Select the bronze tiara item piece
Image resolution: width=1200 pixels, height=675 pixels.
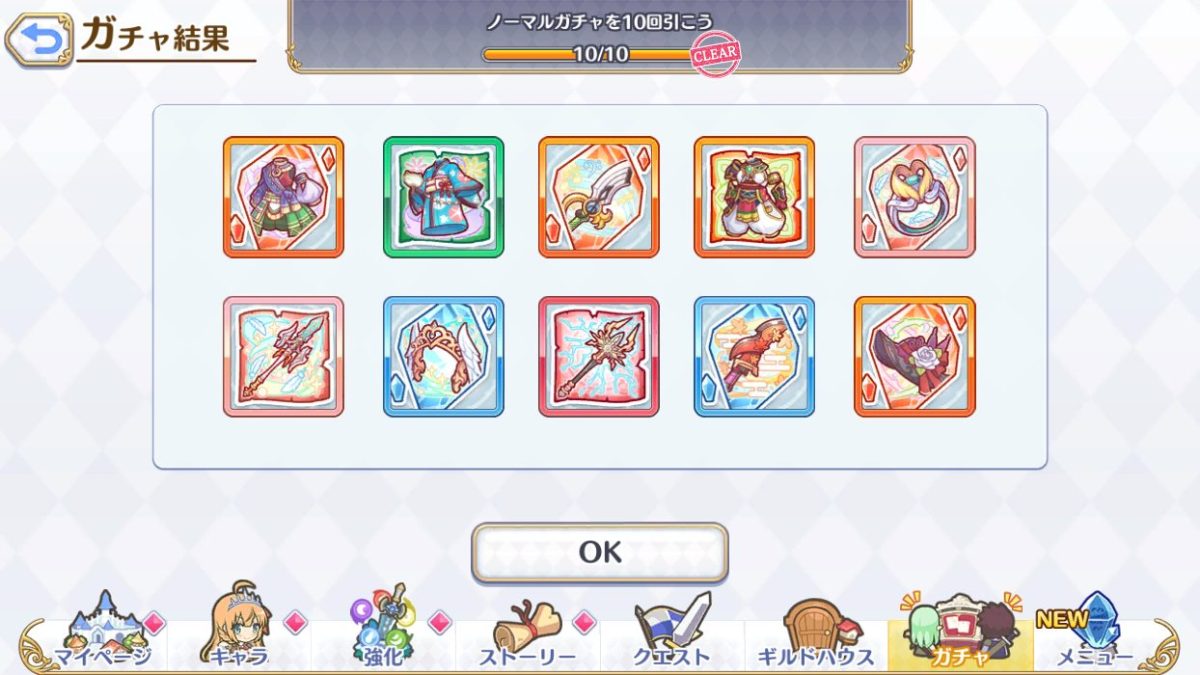443,357
